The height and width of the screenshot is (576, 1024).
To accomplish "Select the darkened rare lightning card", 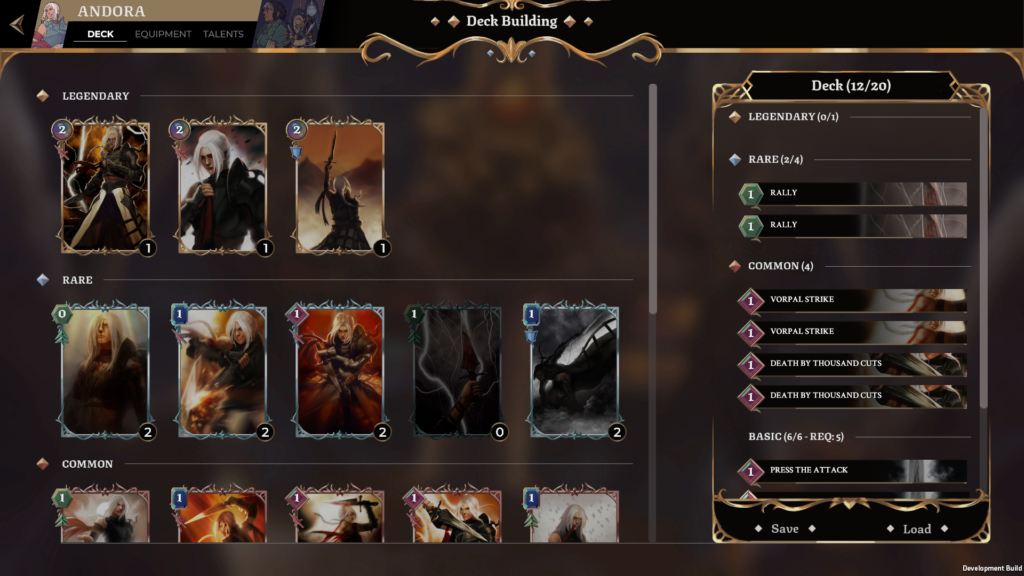I will pyautogui.click(x=457, y=372).
